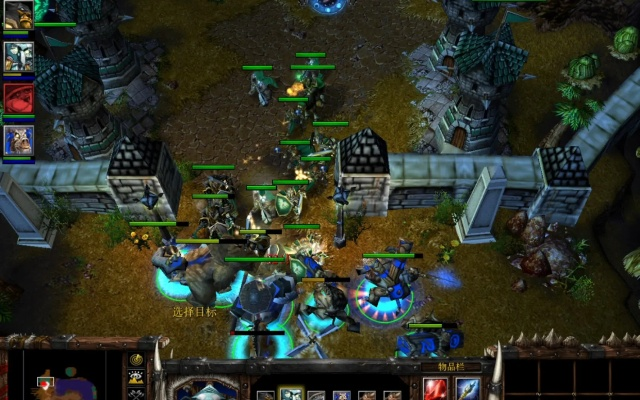The width and height of the screenshot is (640, 400).
Task: Use the blue-white item beside the red one
Action: click(x=468, y=389)
